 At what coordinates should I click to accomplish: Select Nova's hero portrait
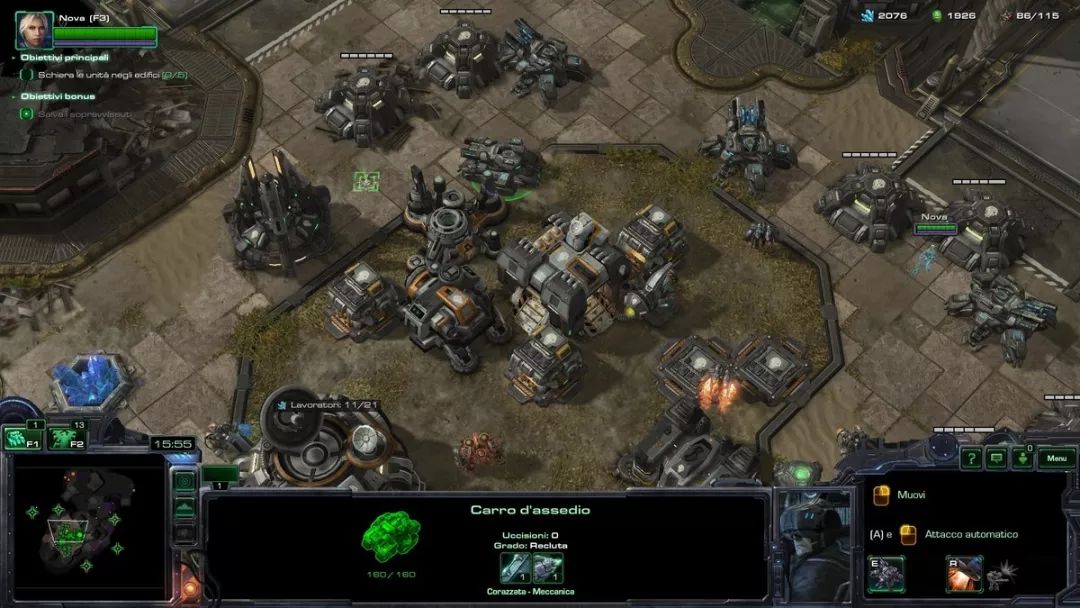pos(34,30)
